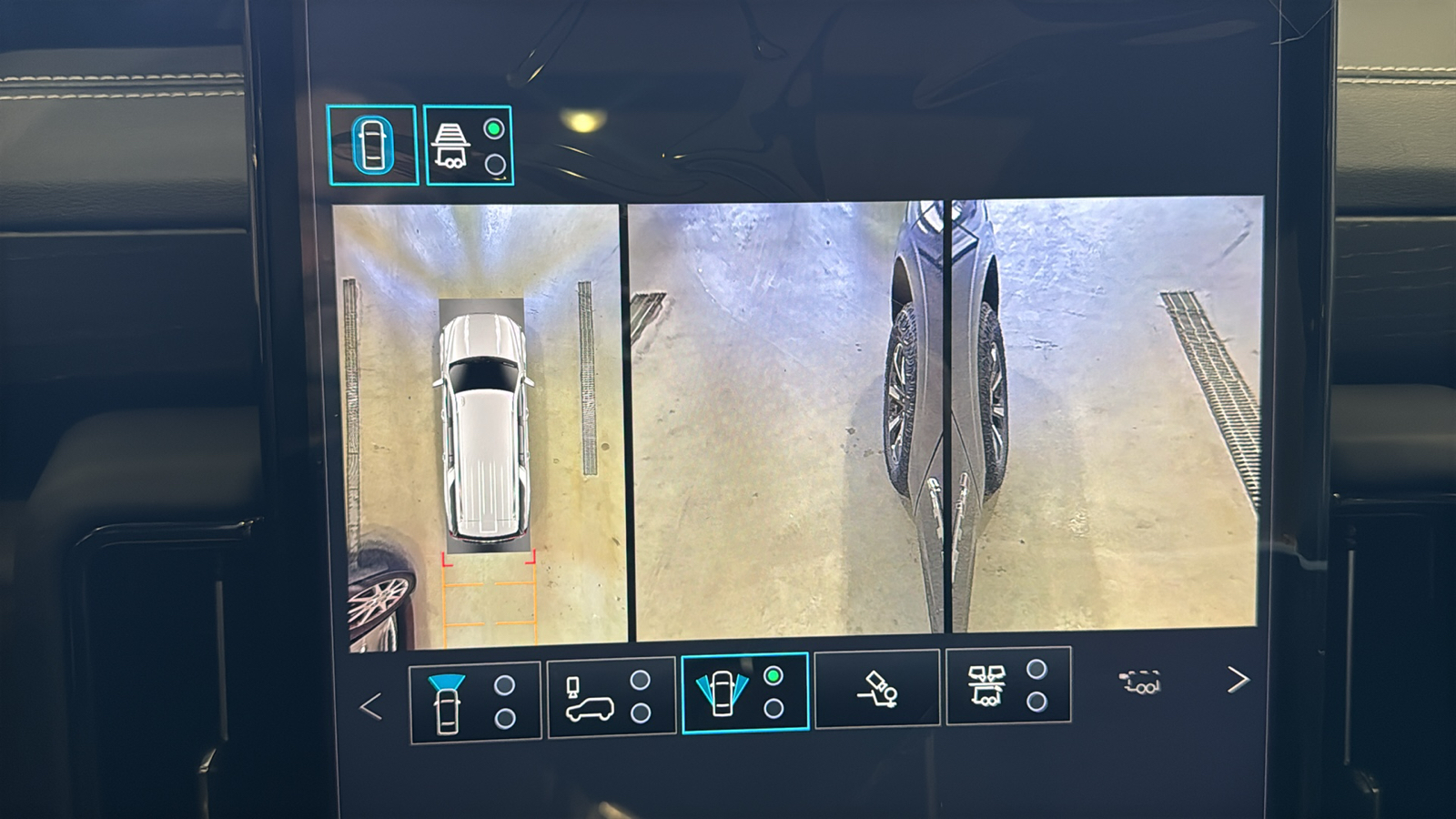This screenshot has width=1456, height=819.
Task: Open the hitch camera view
Action: pos(877,689)
